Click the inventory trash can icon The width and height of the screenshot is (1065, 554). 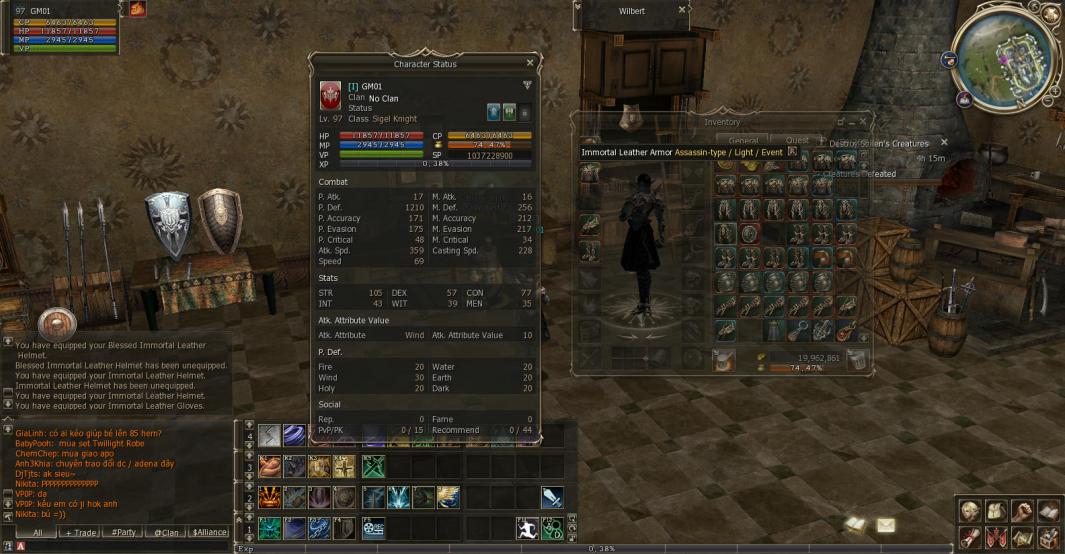[x=855, y=361]
